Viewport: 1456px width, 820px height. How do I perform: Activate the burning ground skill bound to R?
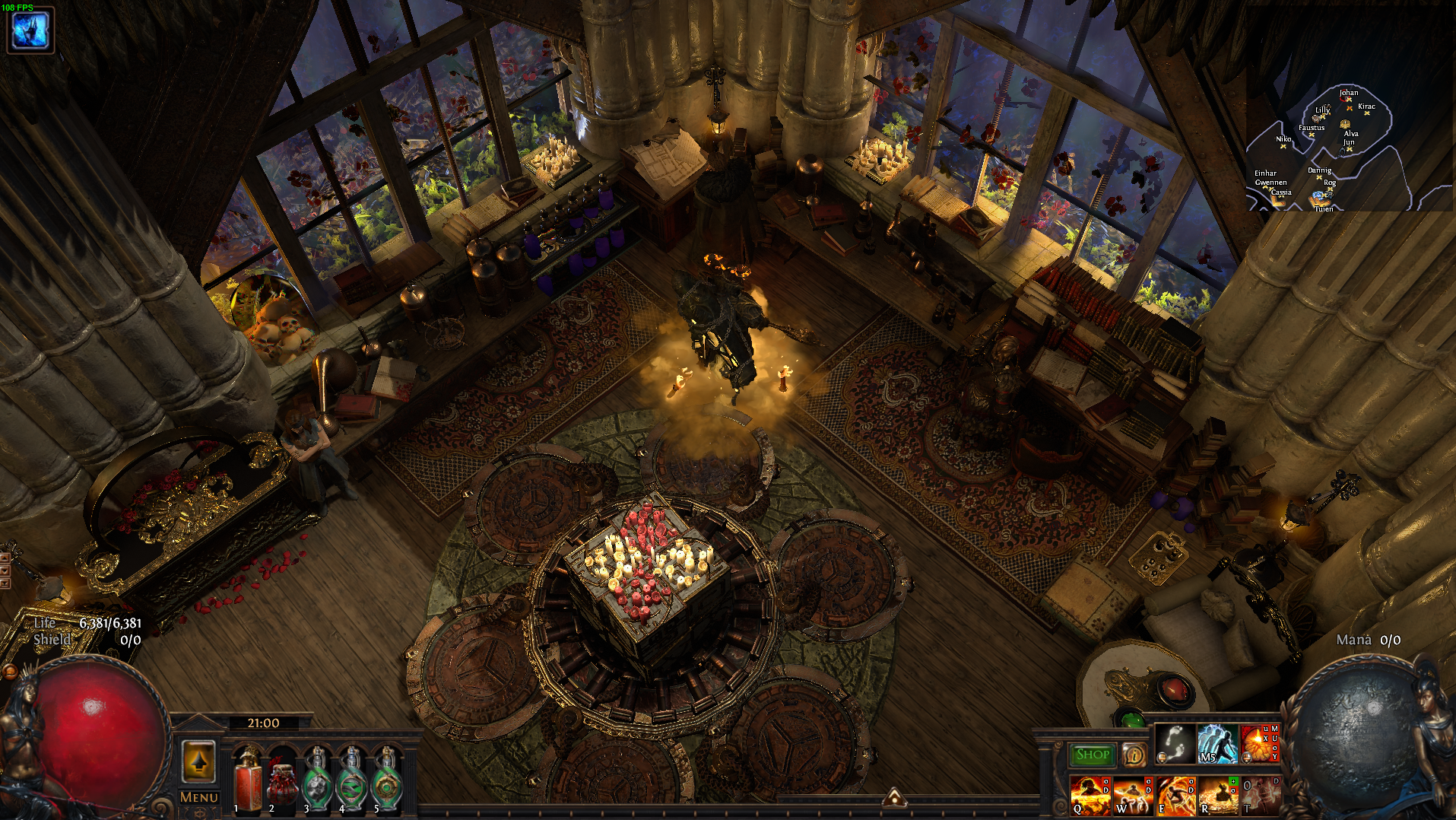(x=1218, y=796)
